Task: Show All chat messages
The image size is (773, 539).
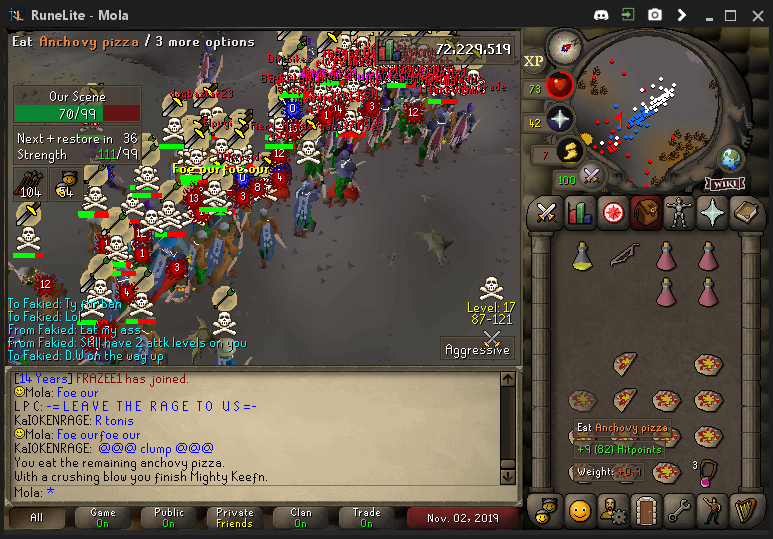Action: click(x=37, y=518)
